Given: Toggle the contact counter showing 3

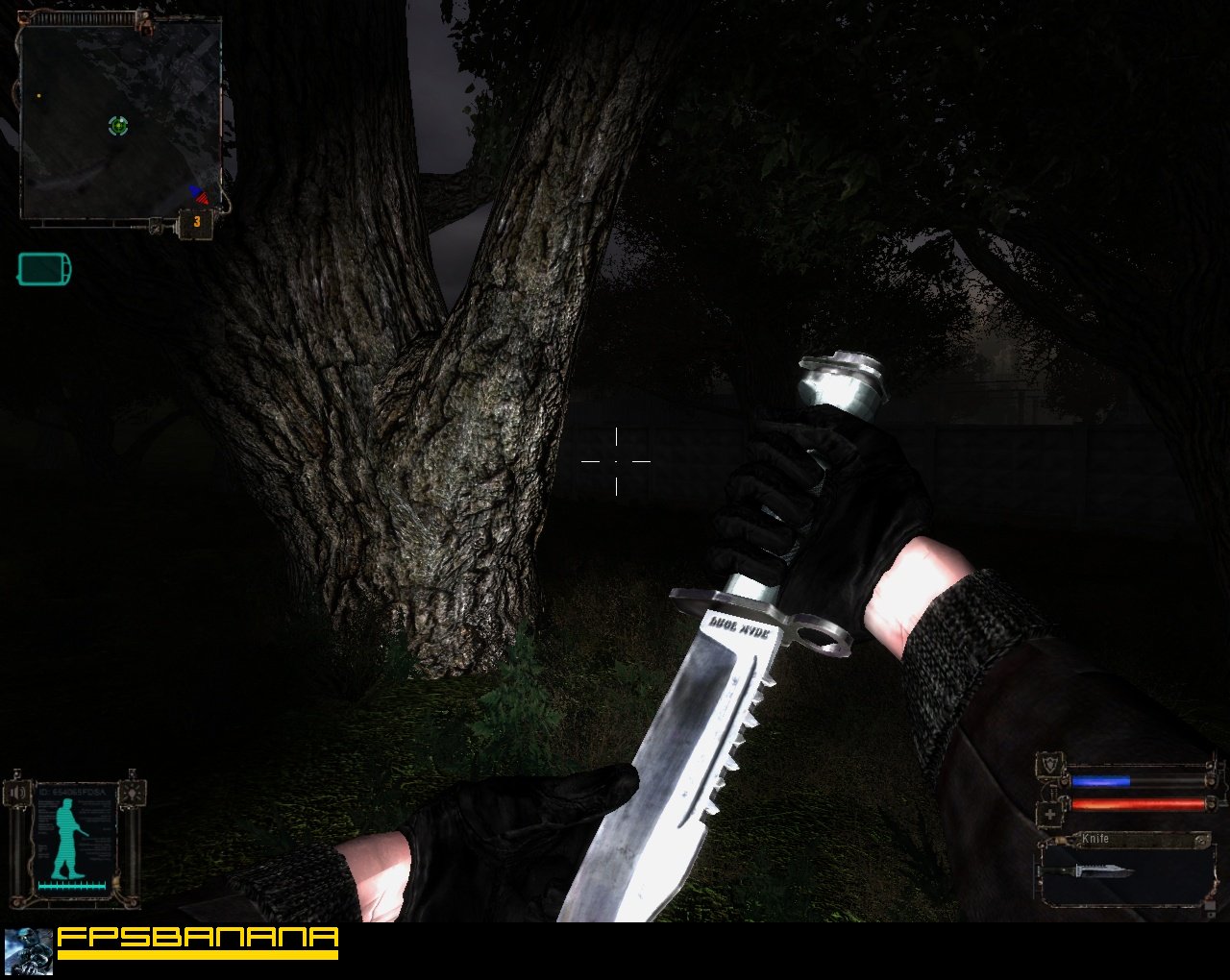Looking at the screenshot, I should pos(197,221).
